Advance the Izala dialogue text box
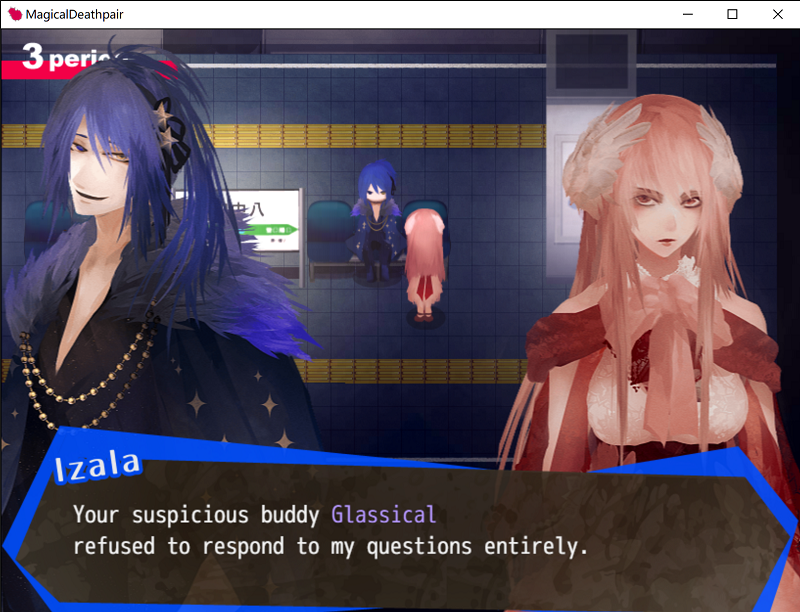 point(400,531)
